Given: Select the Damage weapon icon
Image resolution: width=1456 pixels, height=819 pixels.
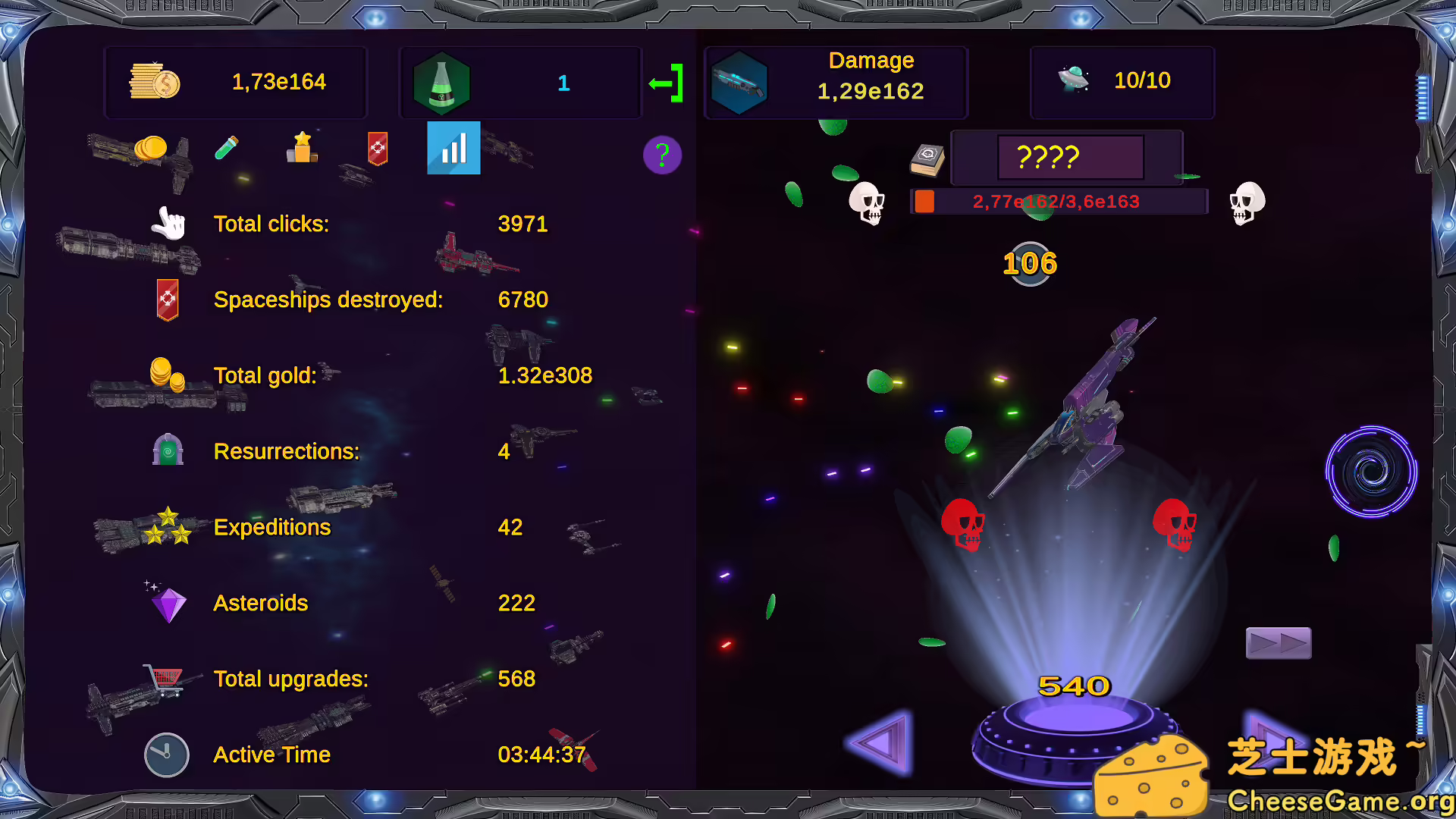Looking at the screenshot, I should [x=741, y=81].
